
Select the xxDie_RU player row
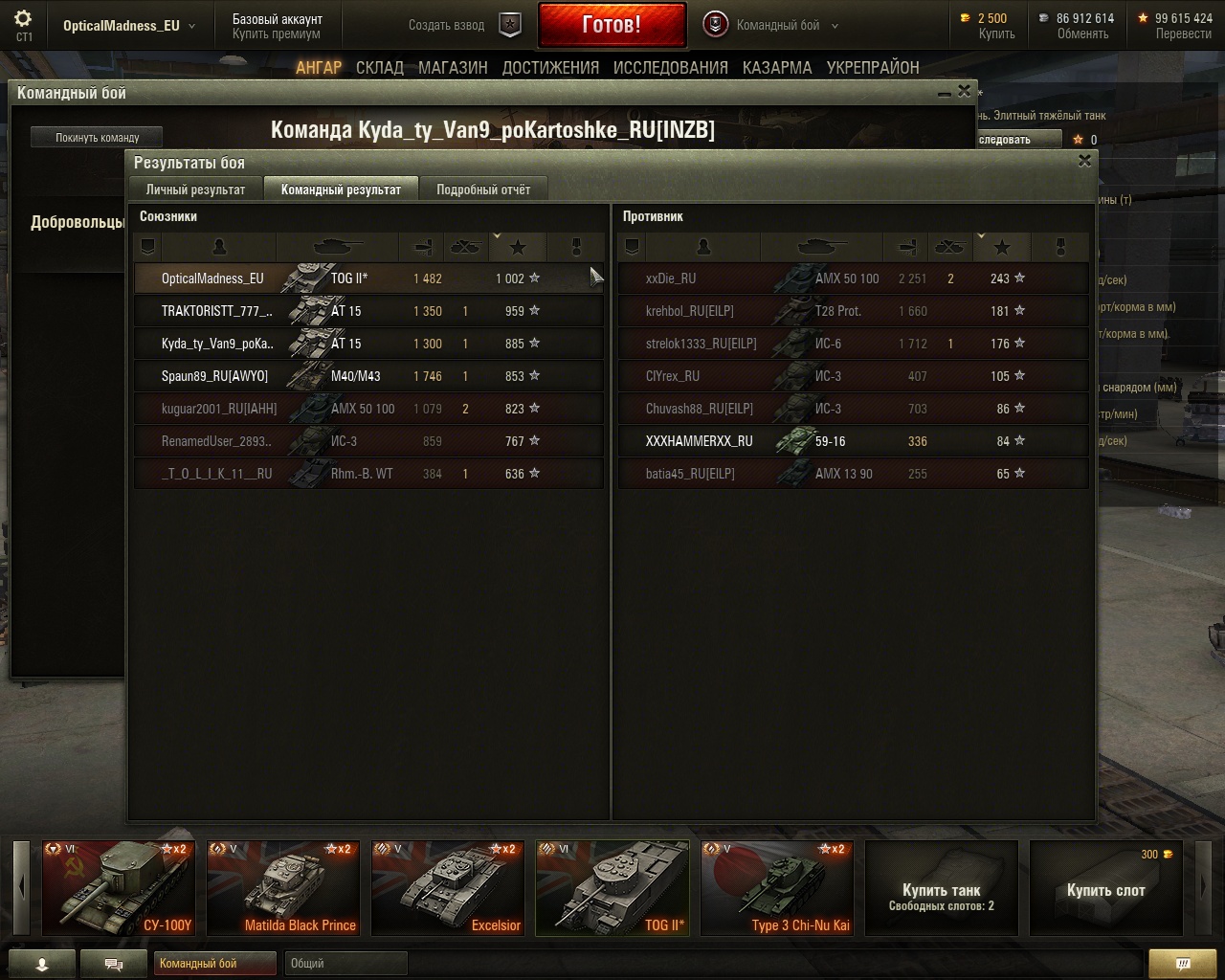(852, 278)
